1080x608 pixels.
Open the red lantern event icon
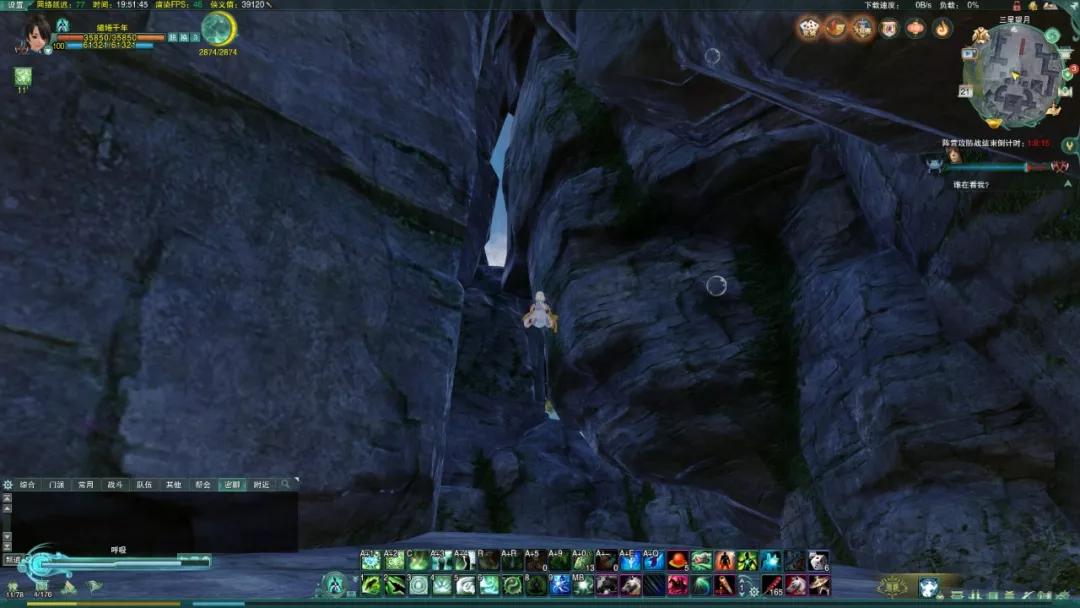click(916, 28)
